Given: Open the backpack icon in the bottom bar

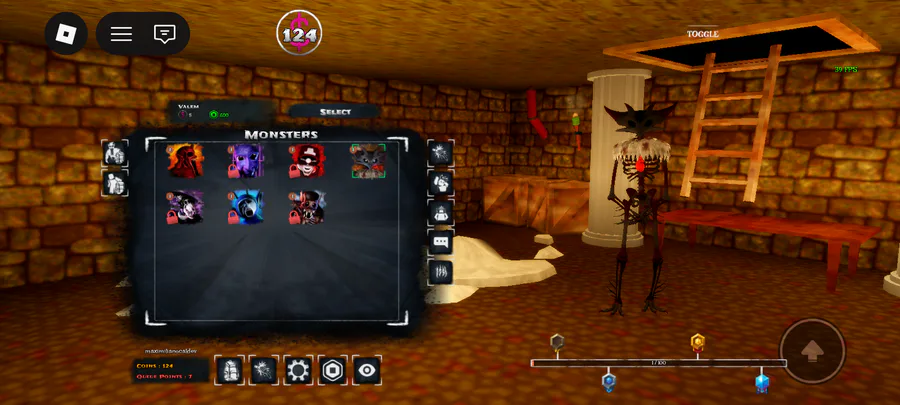Looking at the screenshot, I should click(x=229, y=370).
